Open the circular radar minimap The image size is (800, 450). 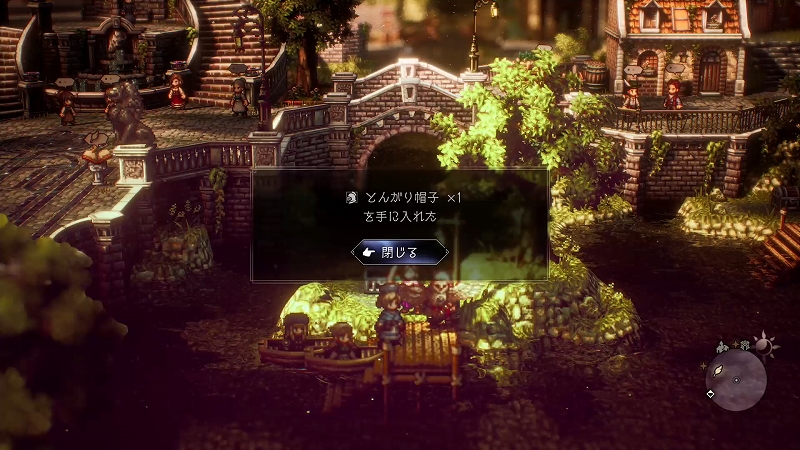pos(736,380)
